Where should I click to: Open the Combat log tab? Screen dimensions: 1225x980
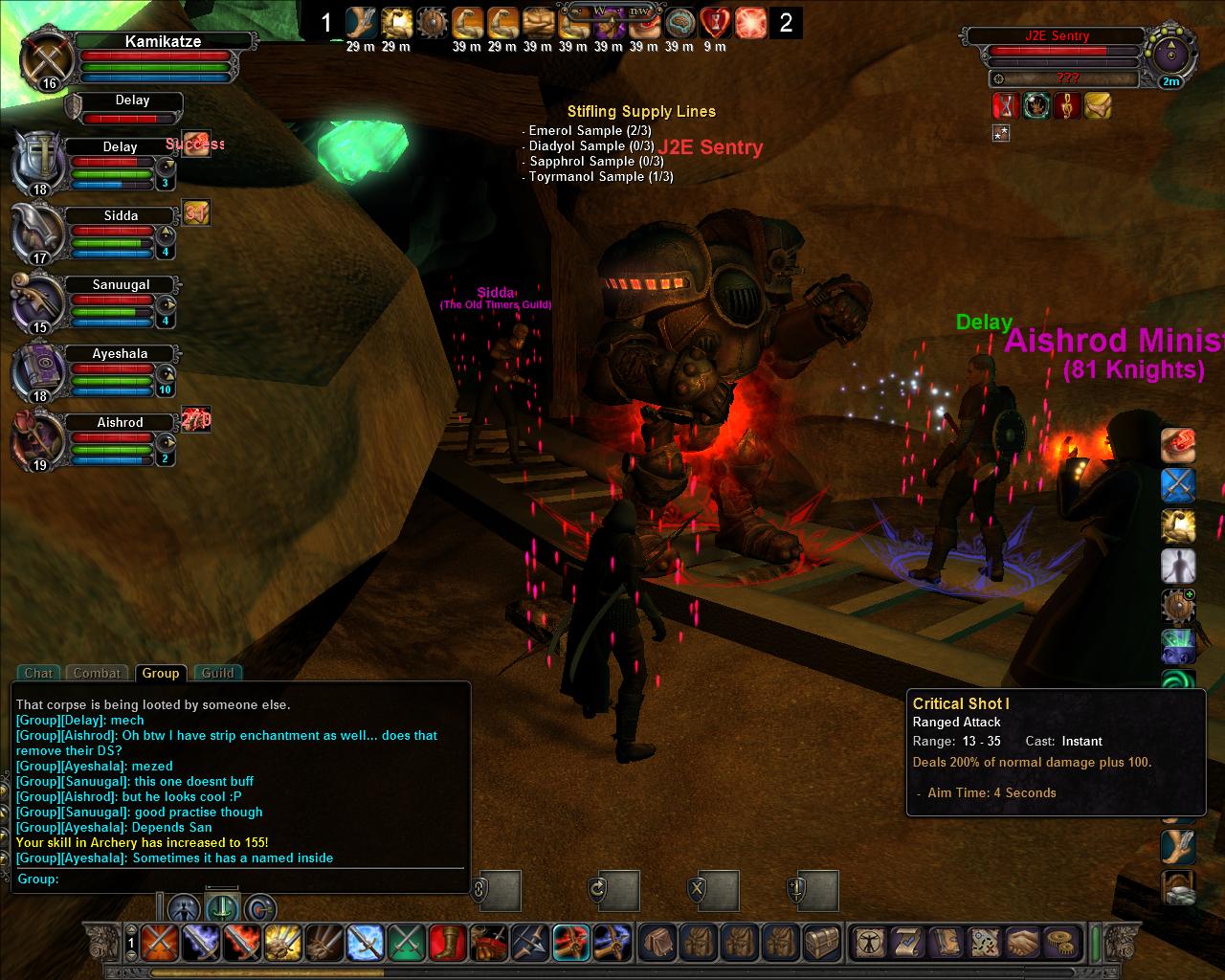[x=97, y=673]
